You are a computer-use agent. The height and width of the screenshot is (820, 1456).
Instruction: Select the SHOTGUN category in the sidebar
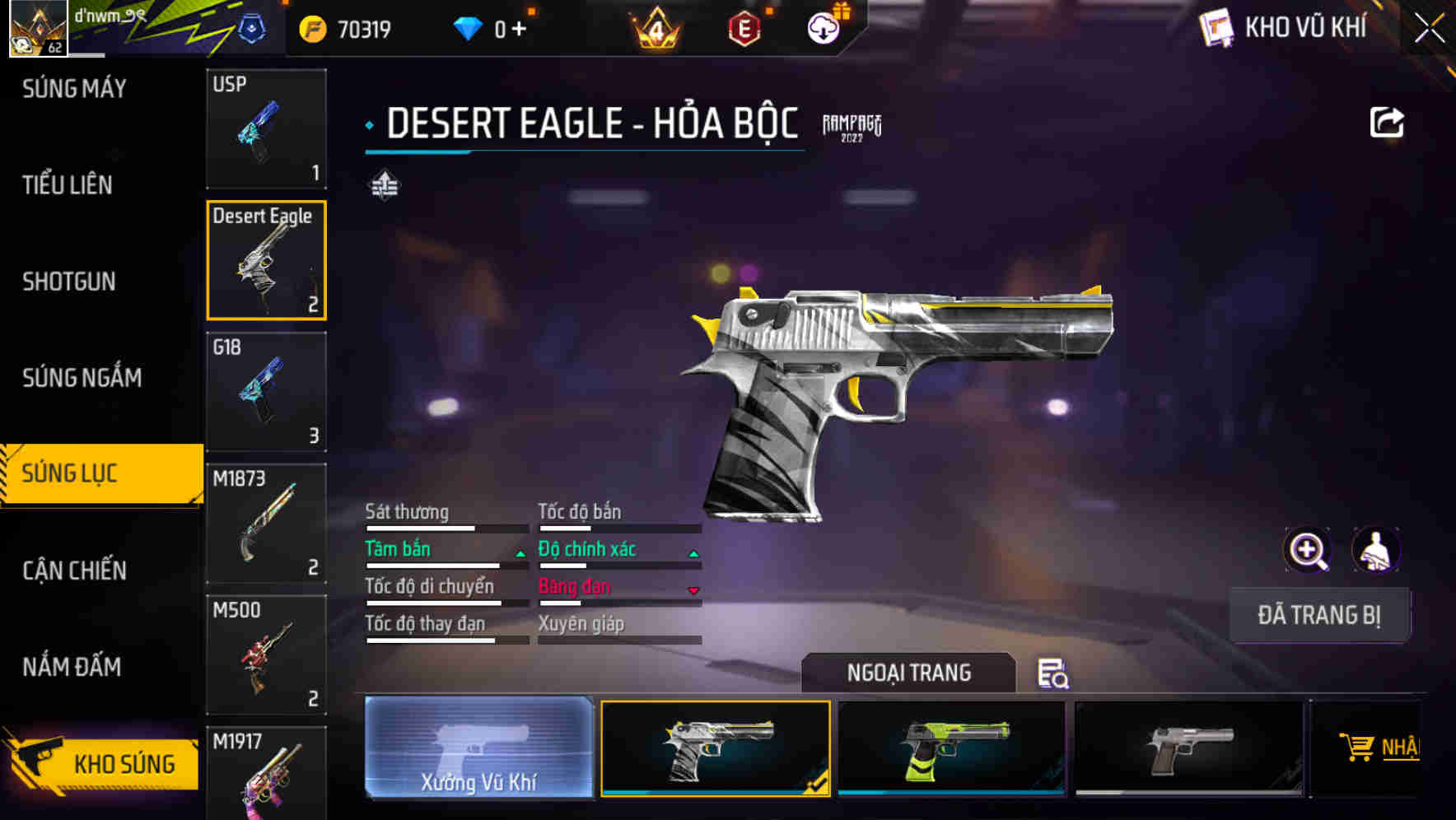tap(69, 282)
